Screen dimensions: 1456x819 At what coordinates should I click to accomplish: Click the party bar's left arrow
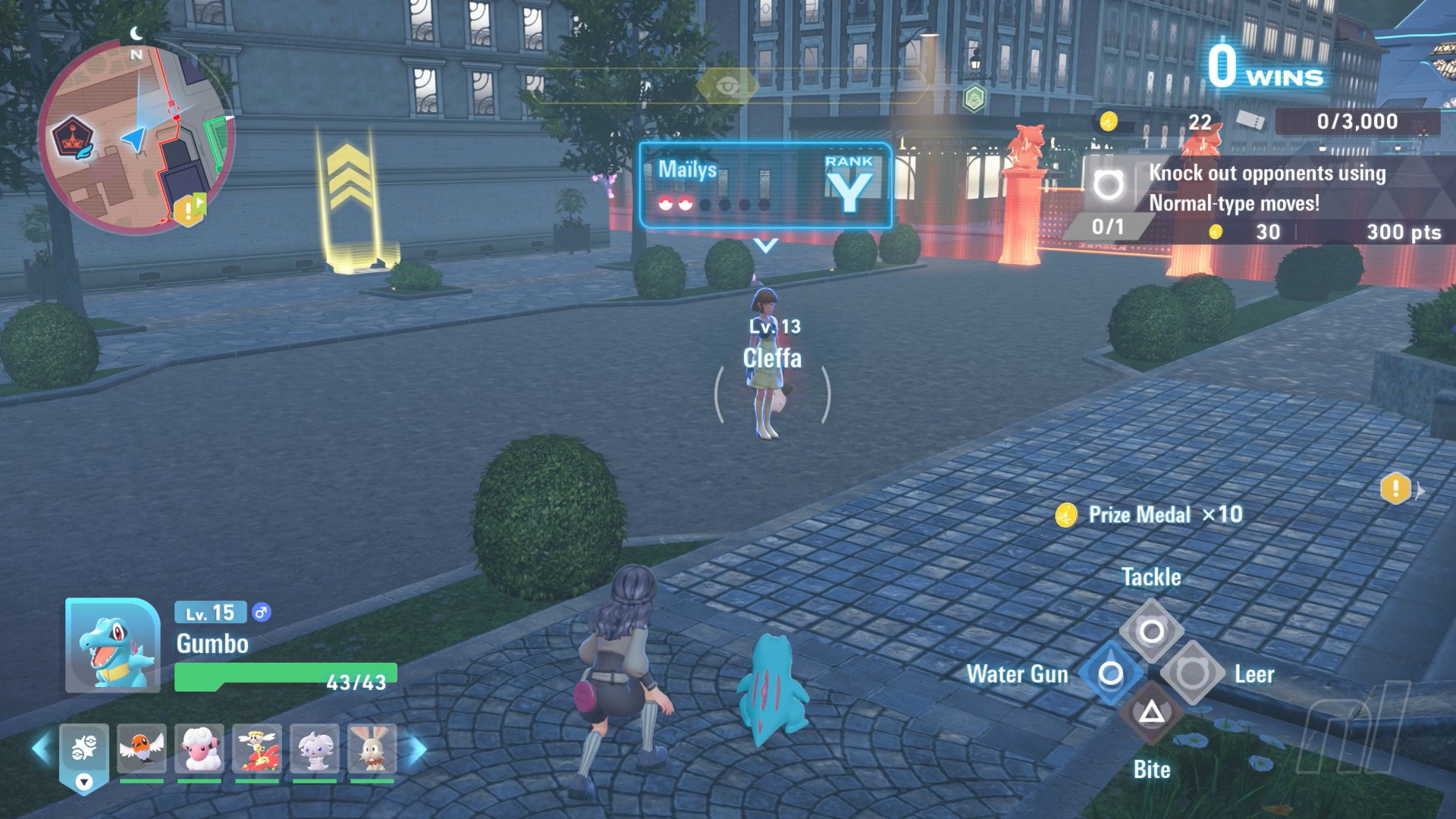pos(42,748)
